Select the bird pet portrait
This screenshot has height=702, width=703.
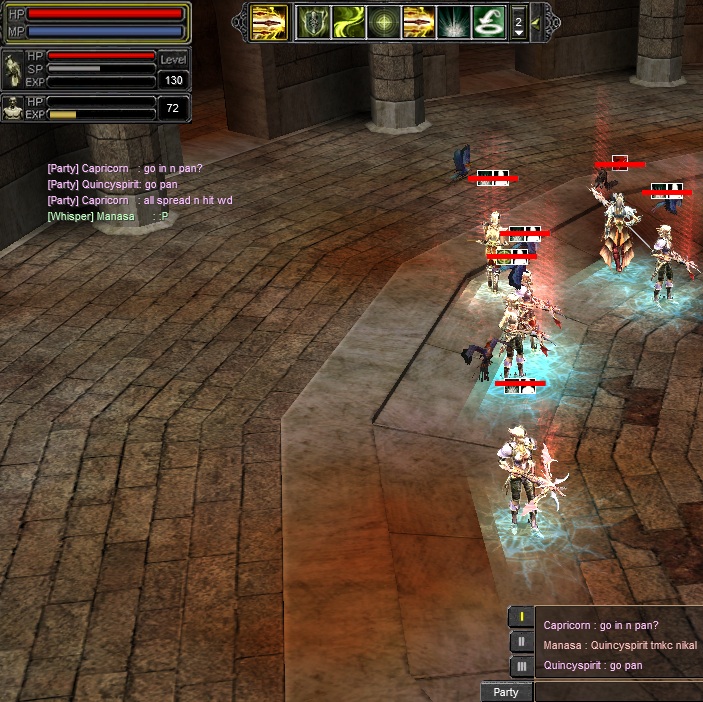(14, 71)
